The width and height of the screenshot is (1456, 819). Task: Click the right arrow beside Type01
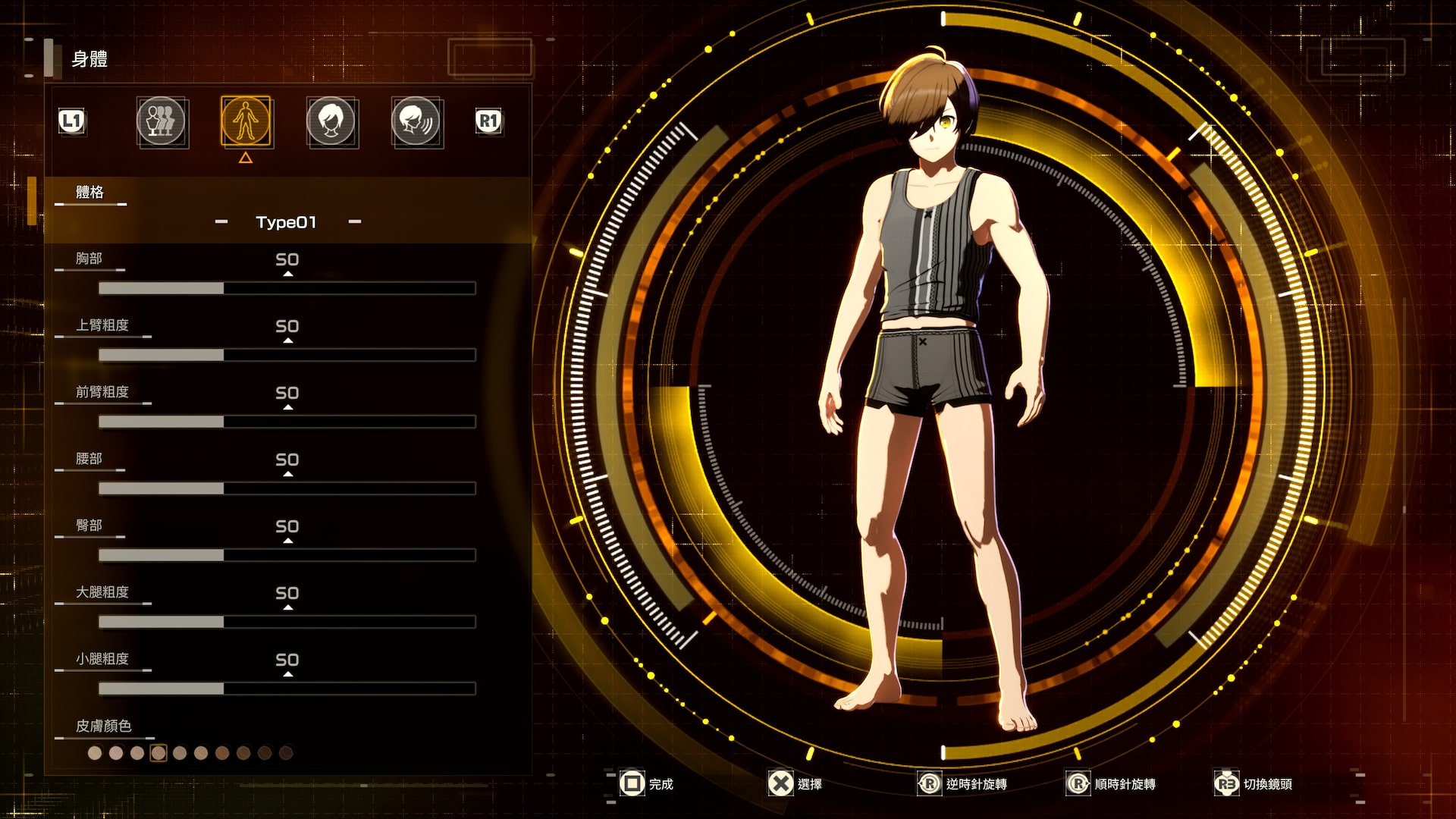355,222
